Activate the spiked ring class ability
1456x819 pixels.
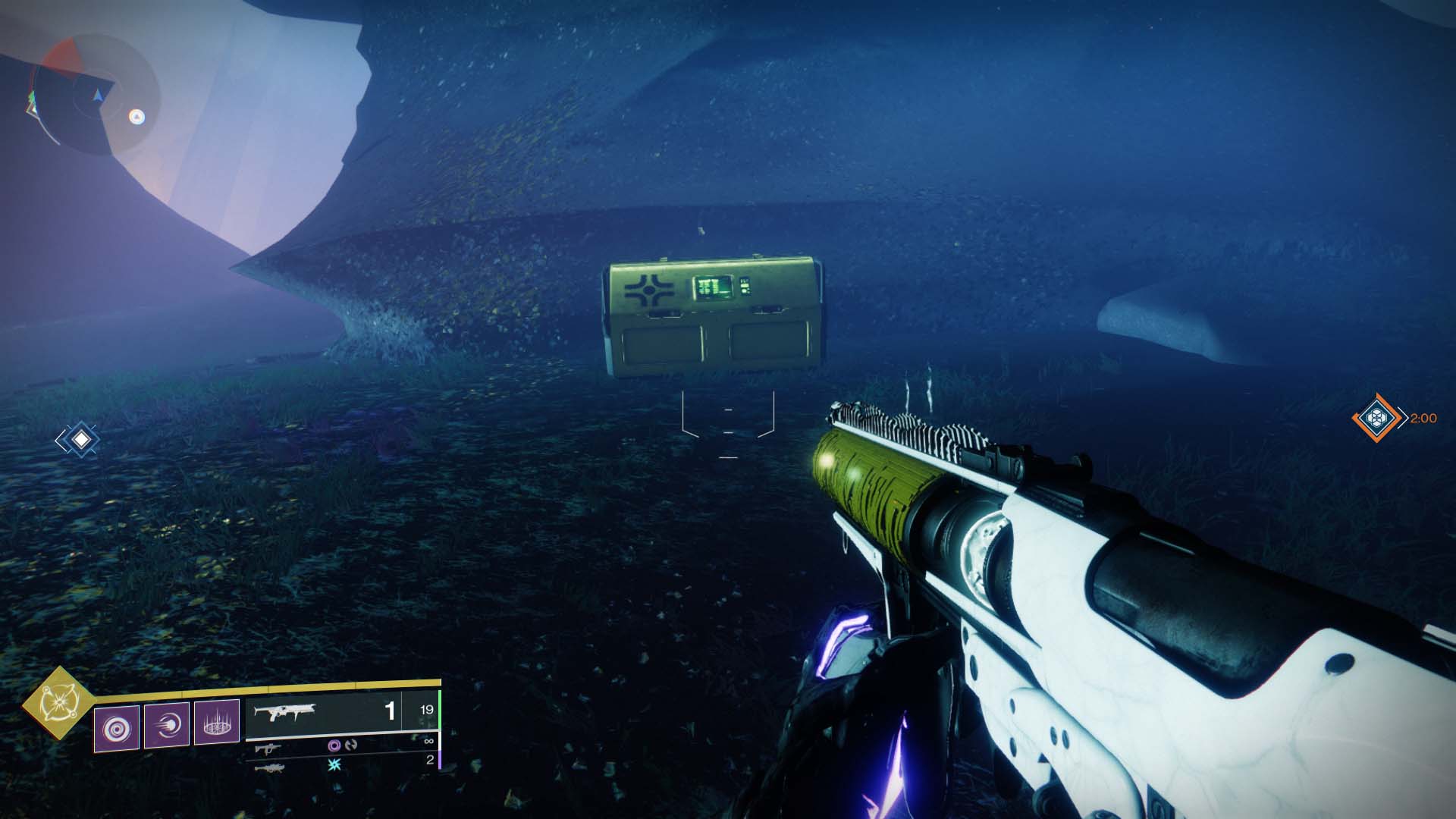tap(217, 723)
